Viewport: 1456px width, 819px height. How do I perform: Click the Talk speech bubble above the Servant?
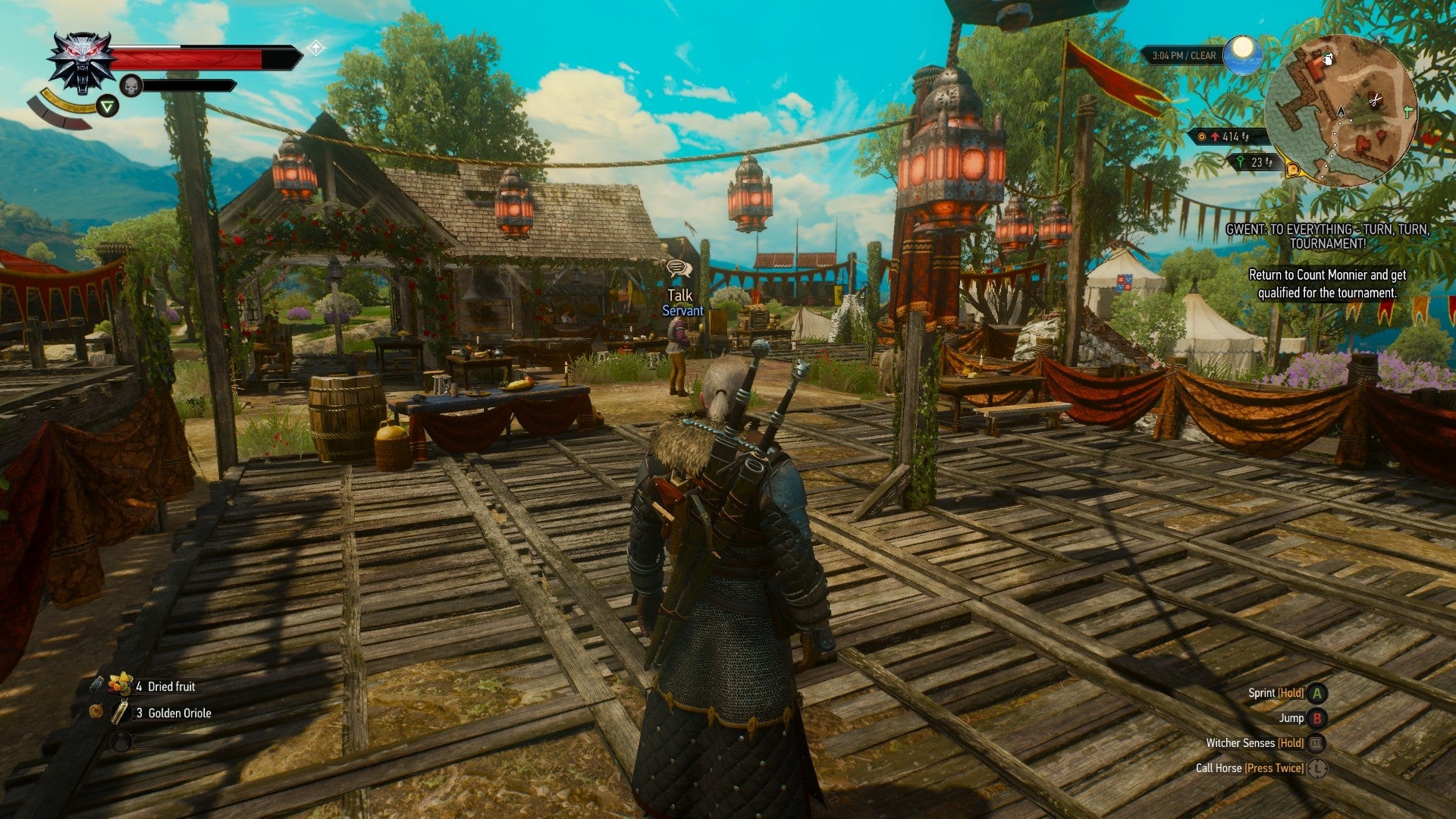pyautogui.click(x=681, y=268)
